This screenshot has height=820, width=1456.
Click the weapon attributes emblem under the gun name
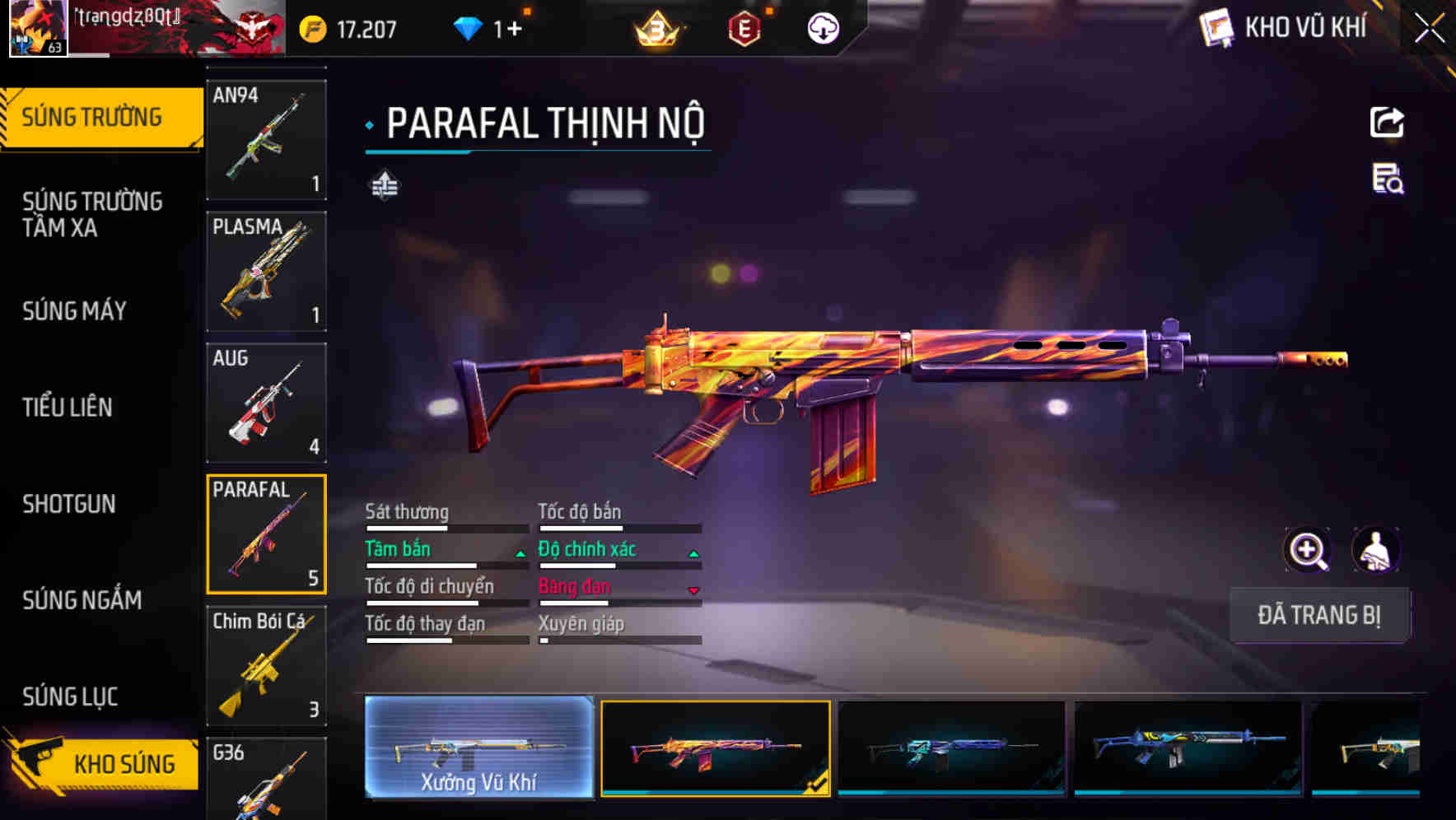click(x=384, y=186)
